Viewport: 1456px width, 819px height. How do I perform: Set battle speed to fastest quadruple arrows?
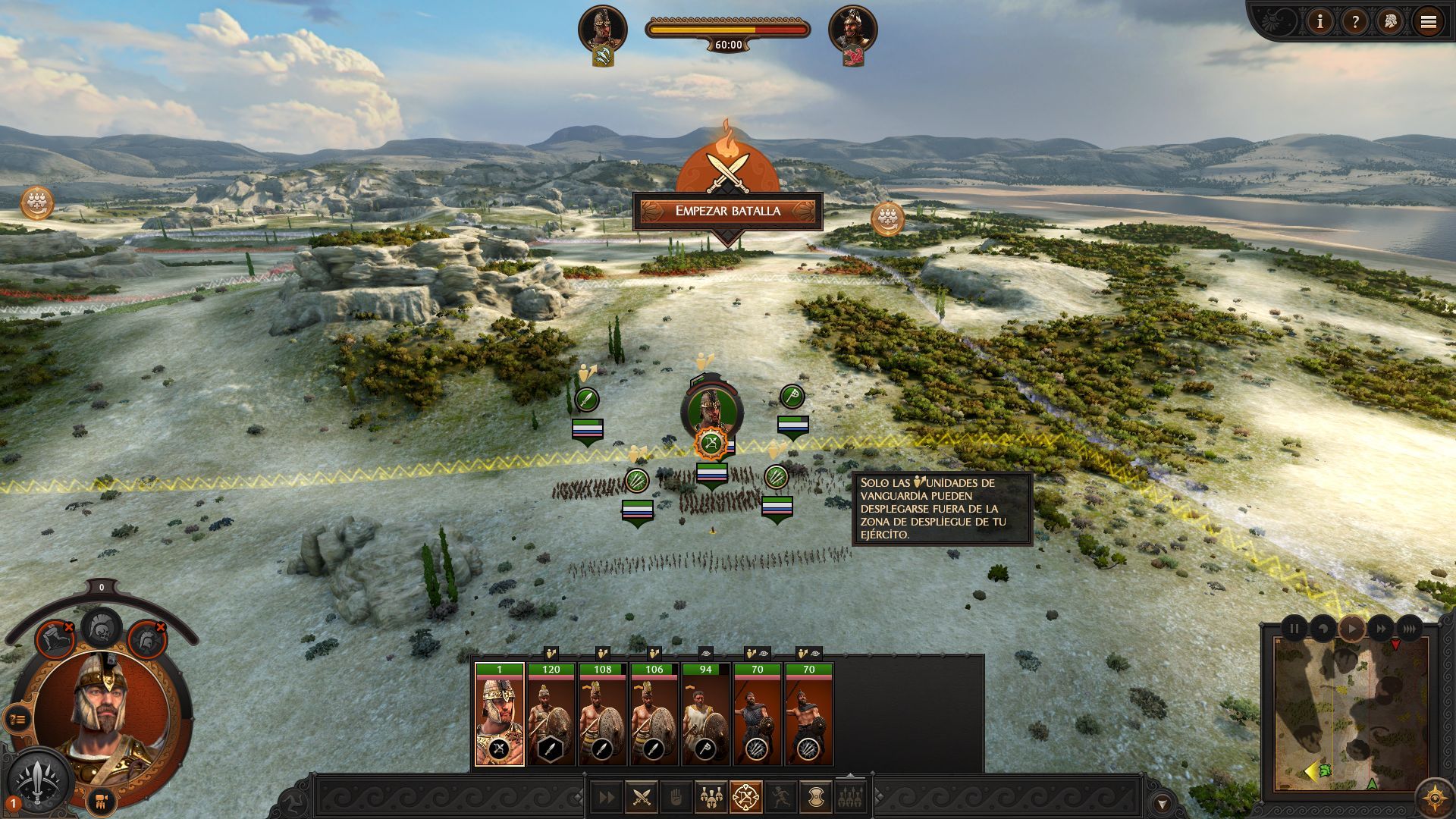coord(1409,628)
